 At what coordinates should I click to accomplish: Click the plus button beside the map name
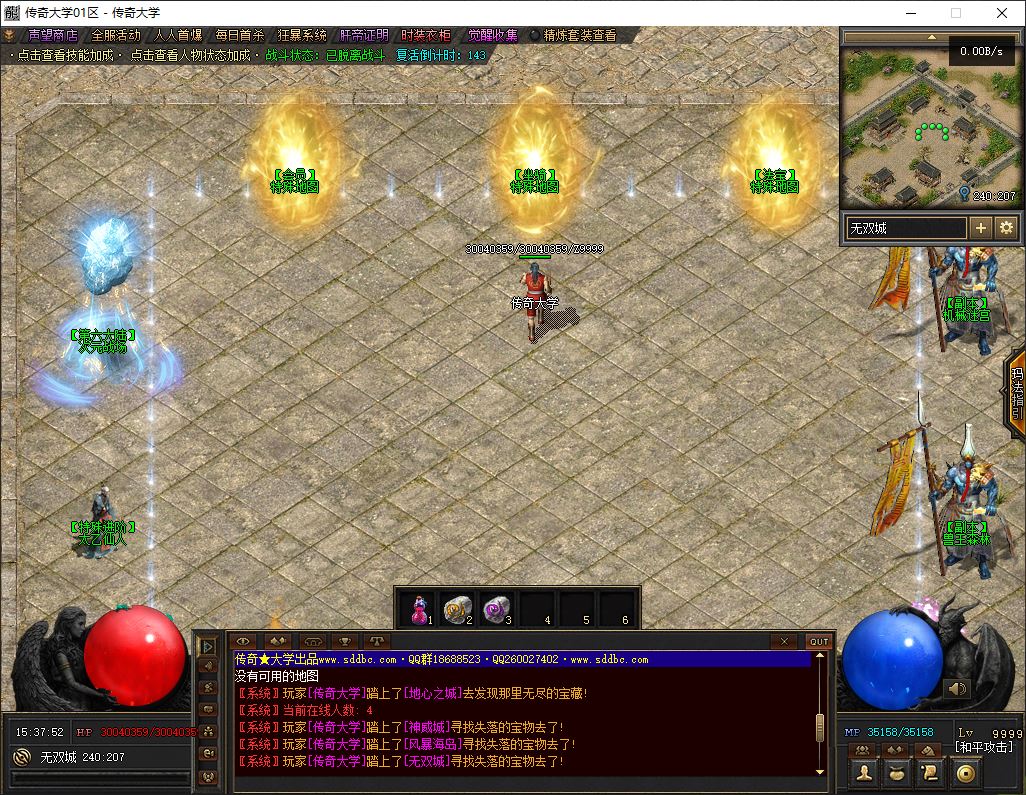point(981,228)
